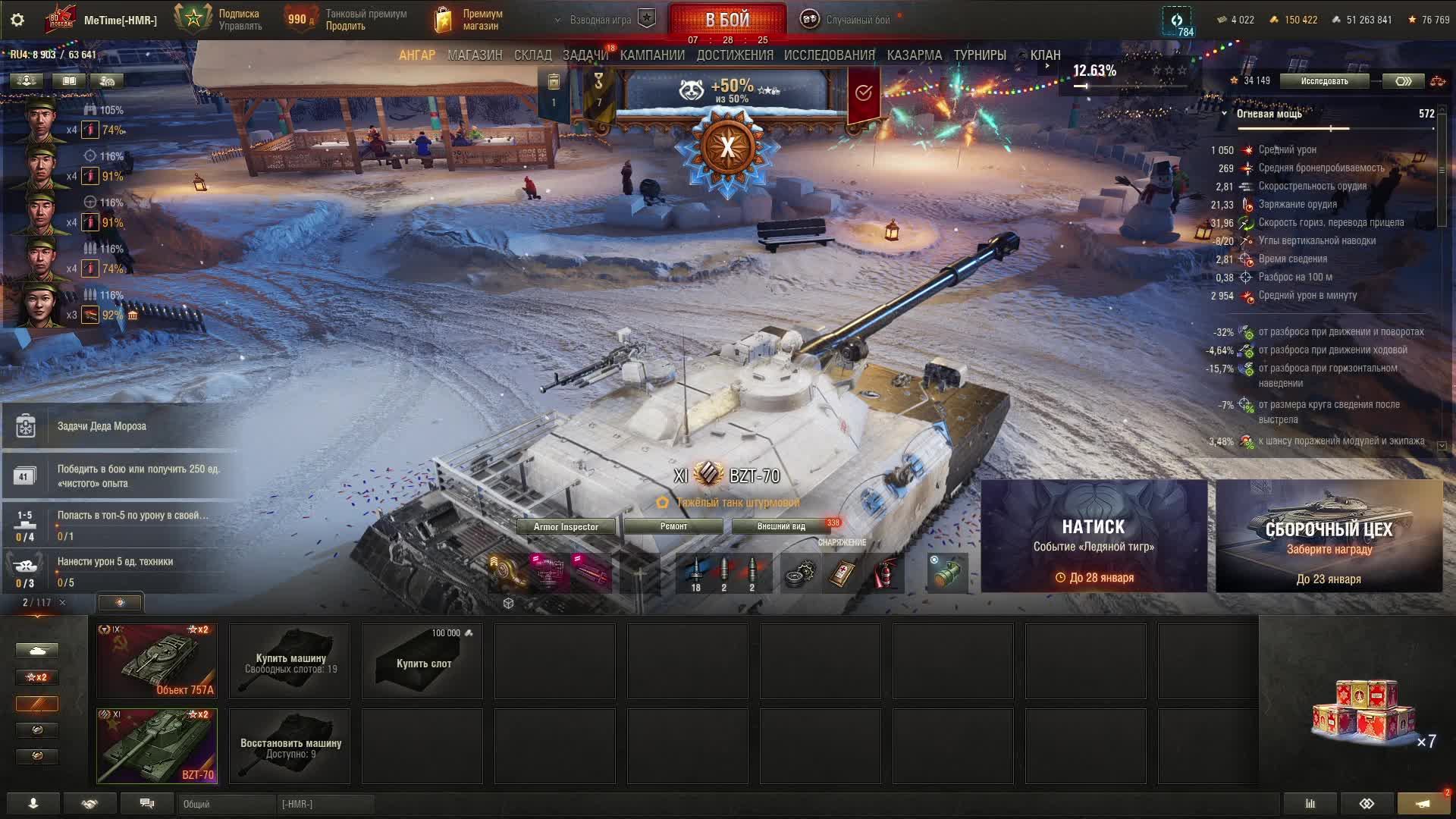Image resolution: width=1456 pixels, height=819 pixels.
Task: Choose the Купить машину carousel tile
Action: click(290, 661)
